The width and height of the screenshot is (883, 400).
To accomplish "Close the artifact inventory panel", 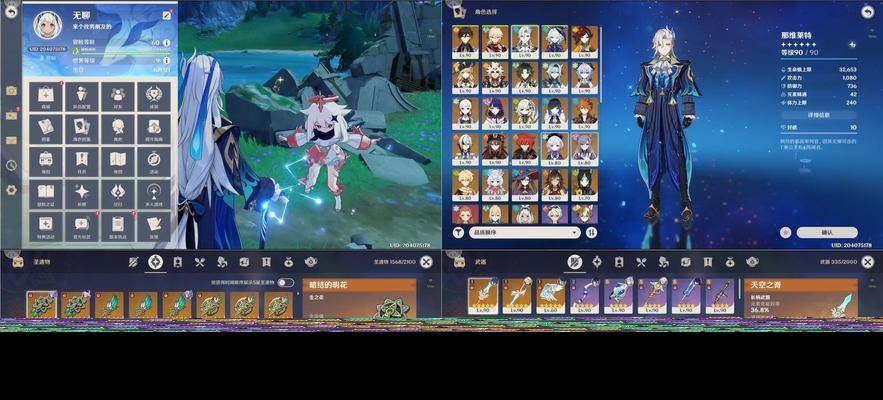I will [x=426, y=262].
